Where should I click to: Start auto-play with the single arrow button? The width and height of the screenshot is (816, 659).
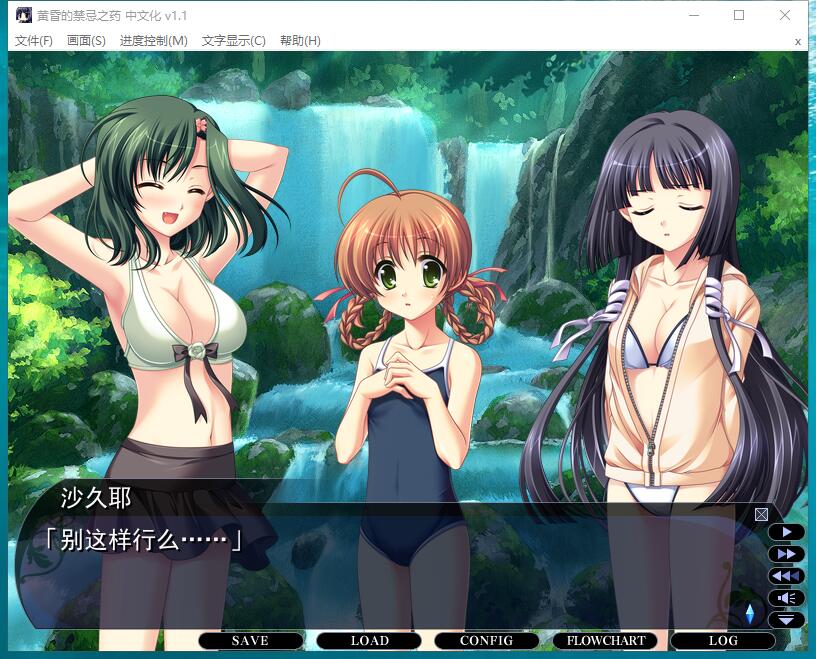[787, 532]
